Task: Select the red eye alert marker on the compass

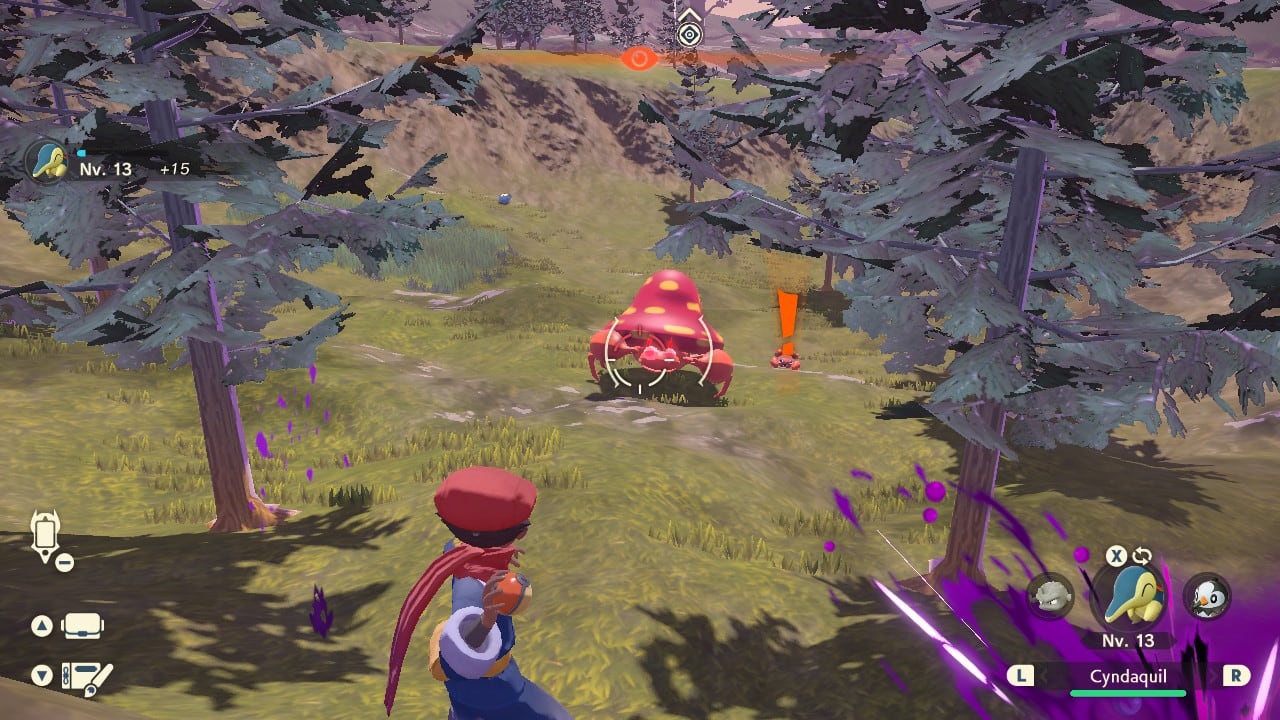Action: coord(636,58)
